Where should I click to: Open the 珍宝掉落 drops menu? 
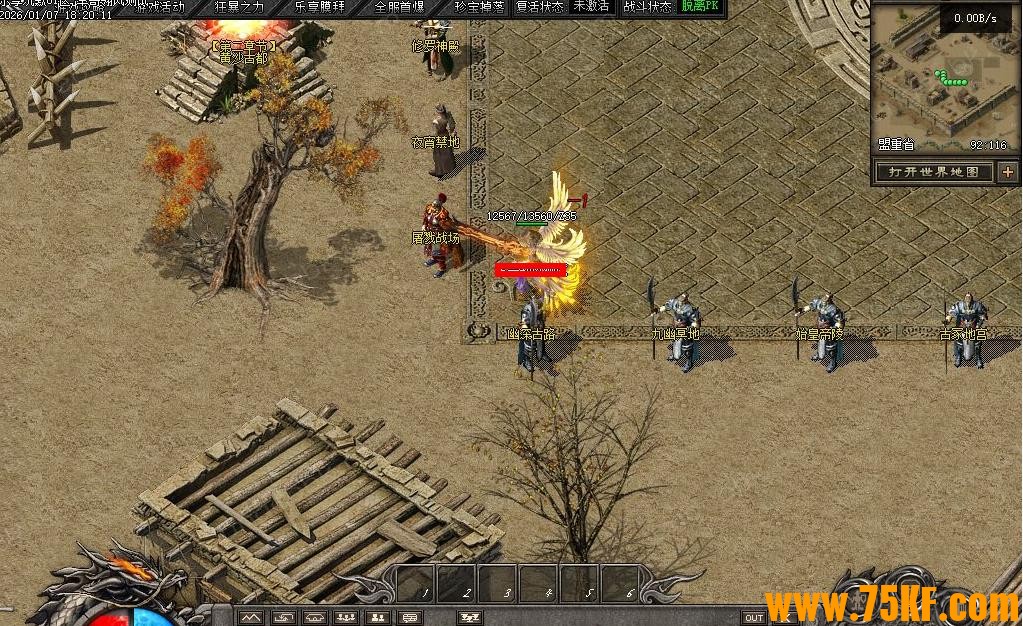(x=479, y=6)
